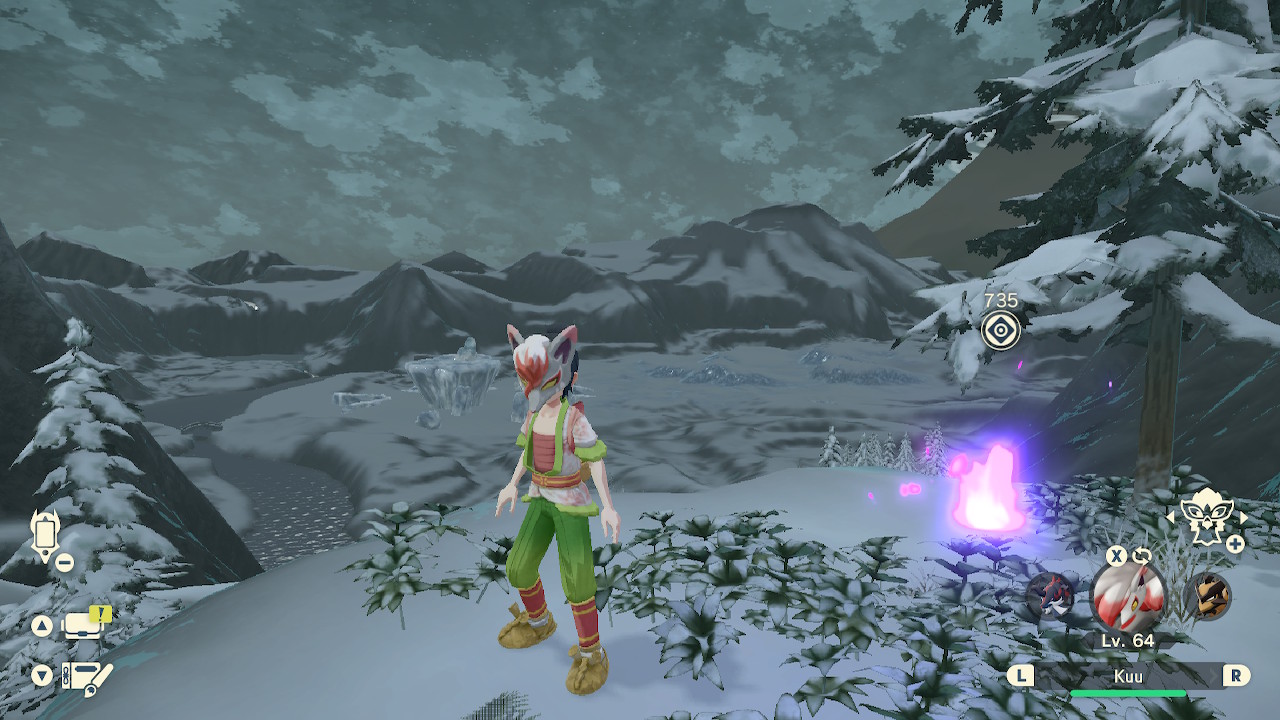
Task: Open the satchel with the alert badge
Action: (x=84, y=625)
